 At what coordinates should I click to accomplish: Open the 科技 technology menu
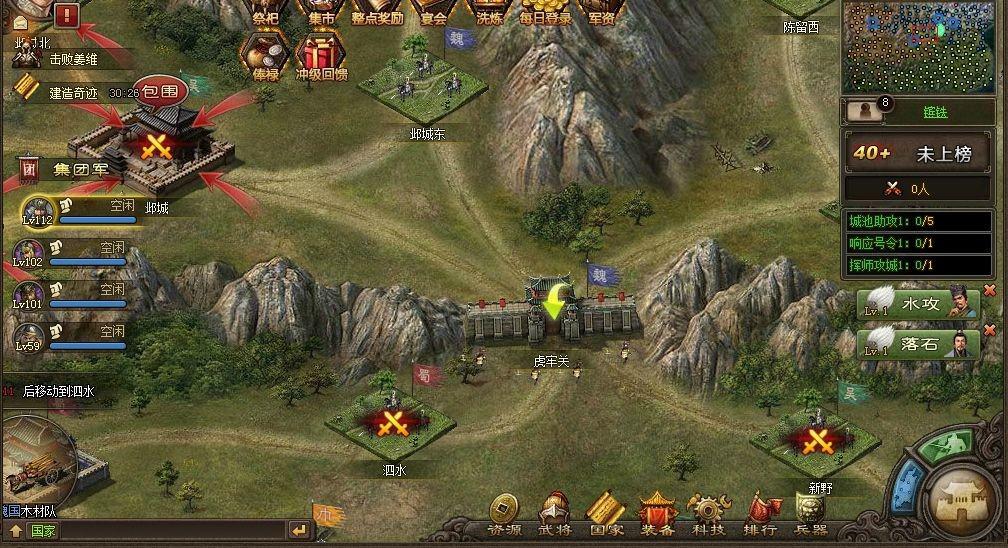point(708,511)
